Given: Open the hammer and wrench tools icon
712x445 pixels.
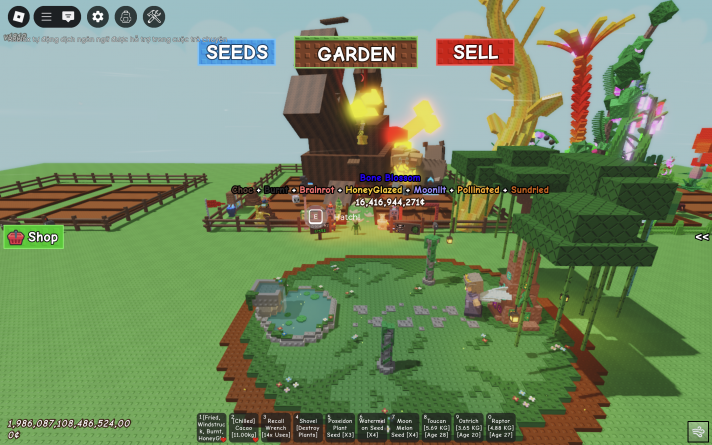Looking at the screenshot, I should 154,16.
